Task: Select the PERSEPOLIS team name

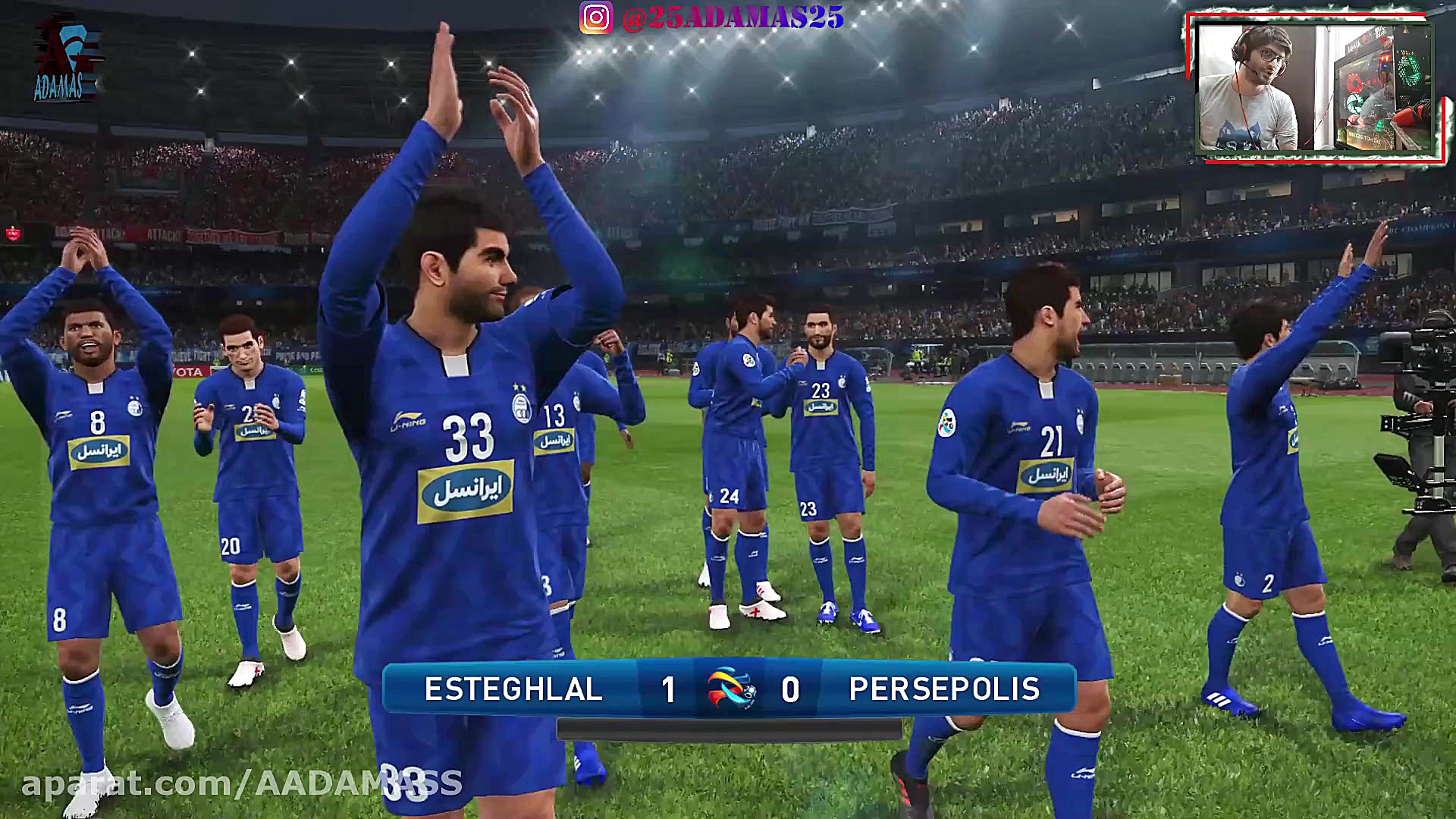Action: pyautogui.click(x=946, y=689)
